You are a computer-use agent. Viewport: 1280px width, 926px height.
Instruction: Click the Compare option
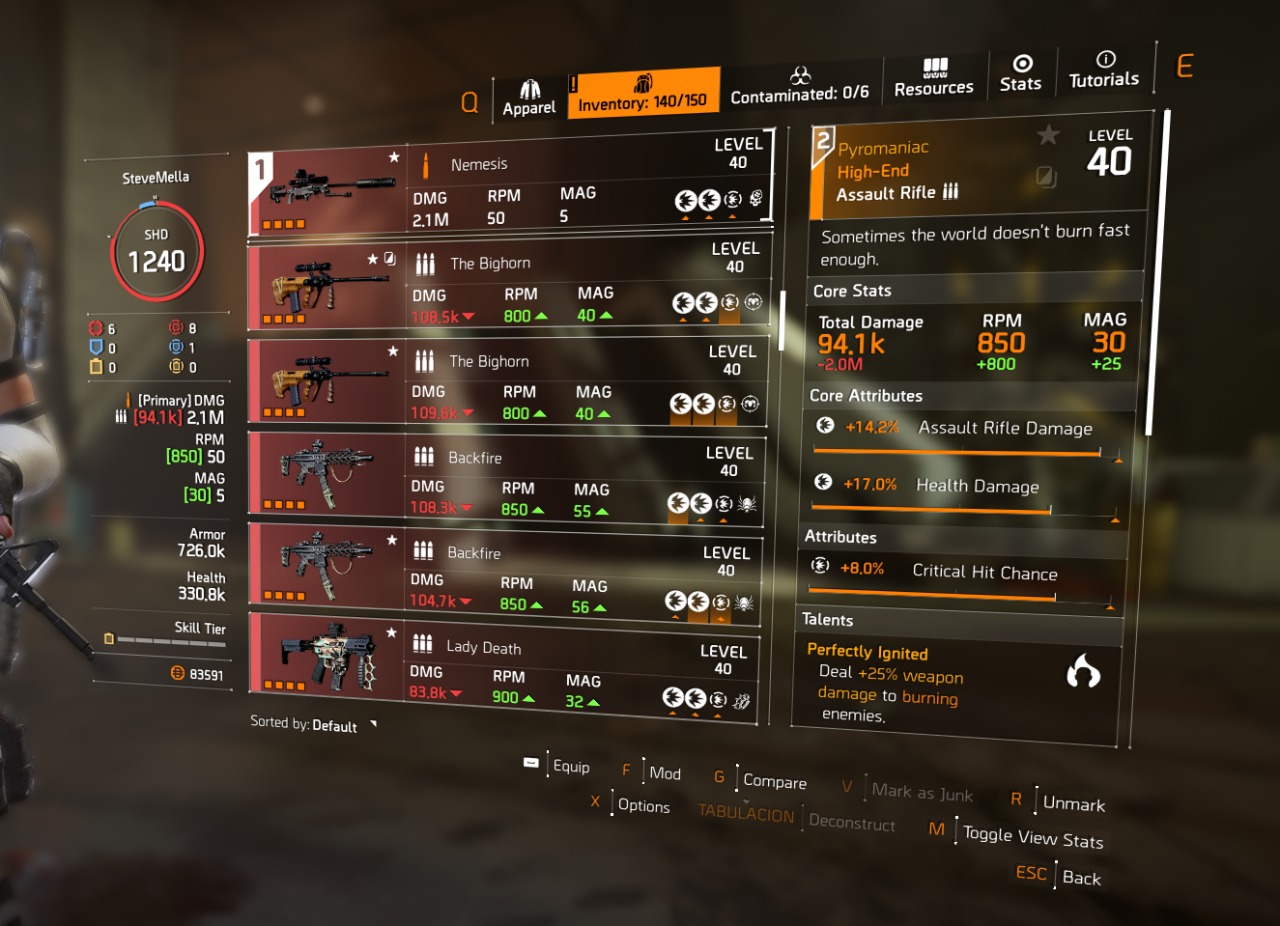tap(775, 782)
